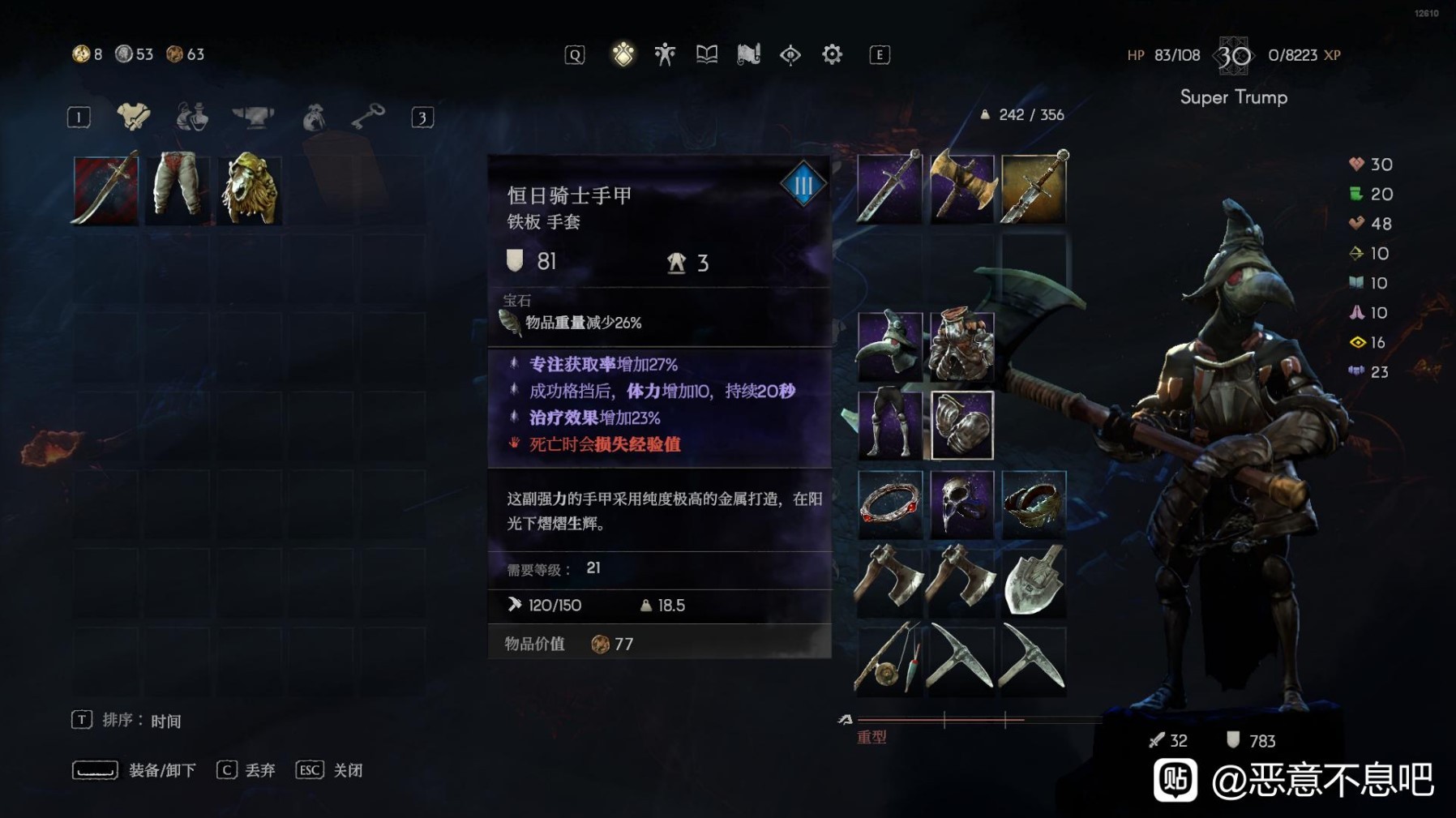The image size is (1456, 818).
Task: Click the 关闭 close button
Action: [x=347, y=769]
